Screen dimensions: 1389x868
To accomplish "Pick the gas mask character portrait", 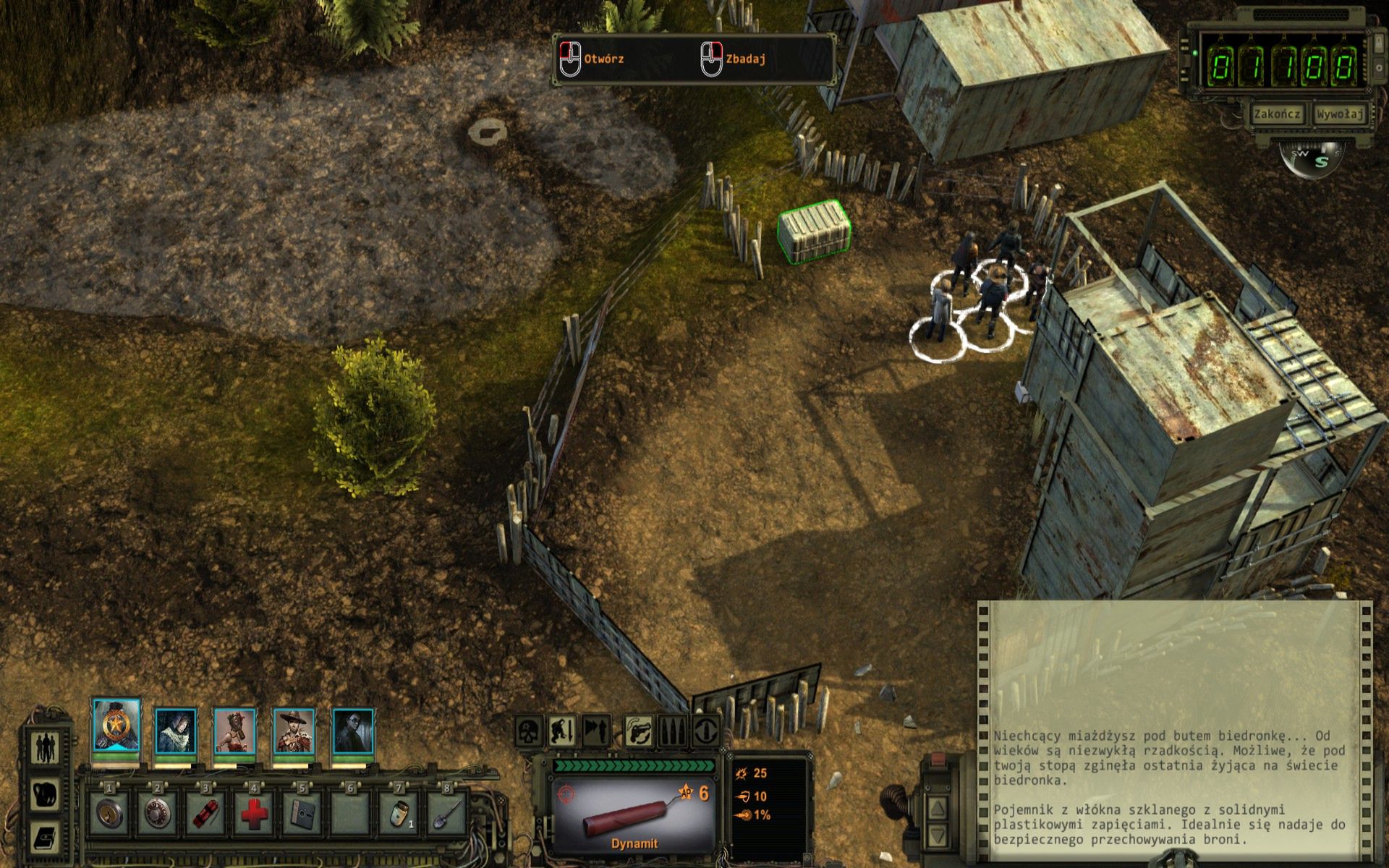I will 234,732.
